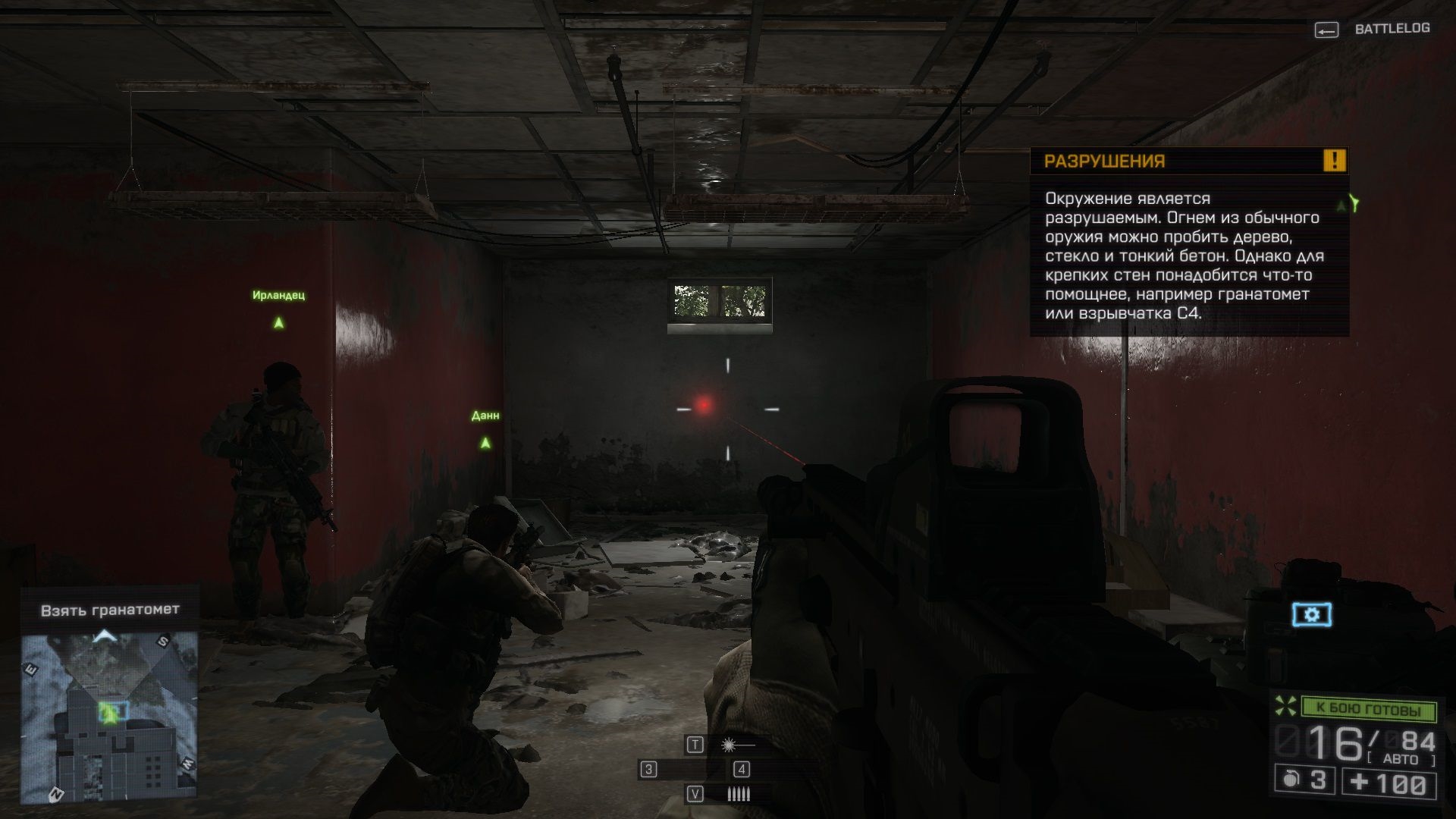
Task: Select the Ирландец squadmate marker
Action: (x=278, y=322)
